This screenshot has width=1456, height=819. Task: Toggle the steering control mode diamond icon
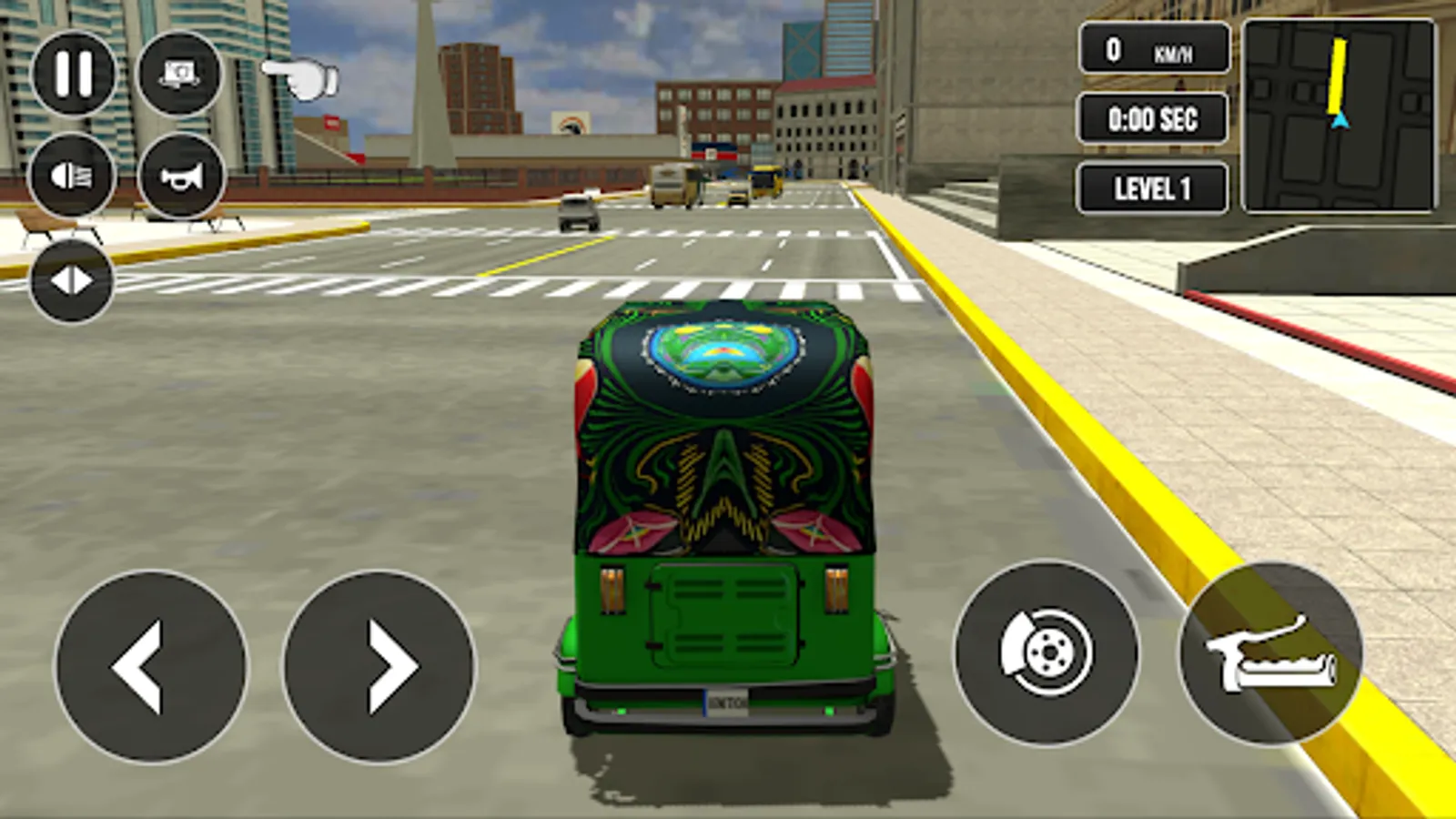click(73, 278)
